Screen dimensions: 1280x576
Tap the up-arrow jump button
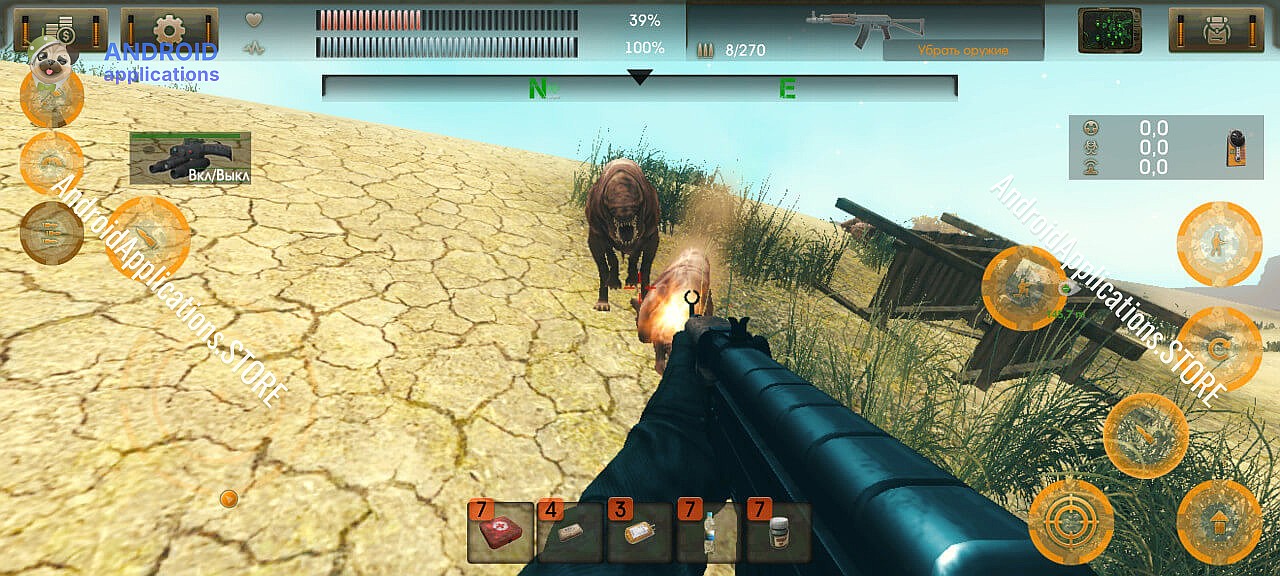[x=1219, y=522]
